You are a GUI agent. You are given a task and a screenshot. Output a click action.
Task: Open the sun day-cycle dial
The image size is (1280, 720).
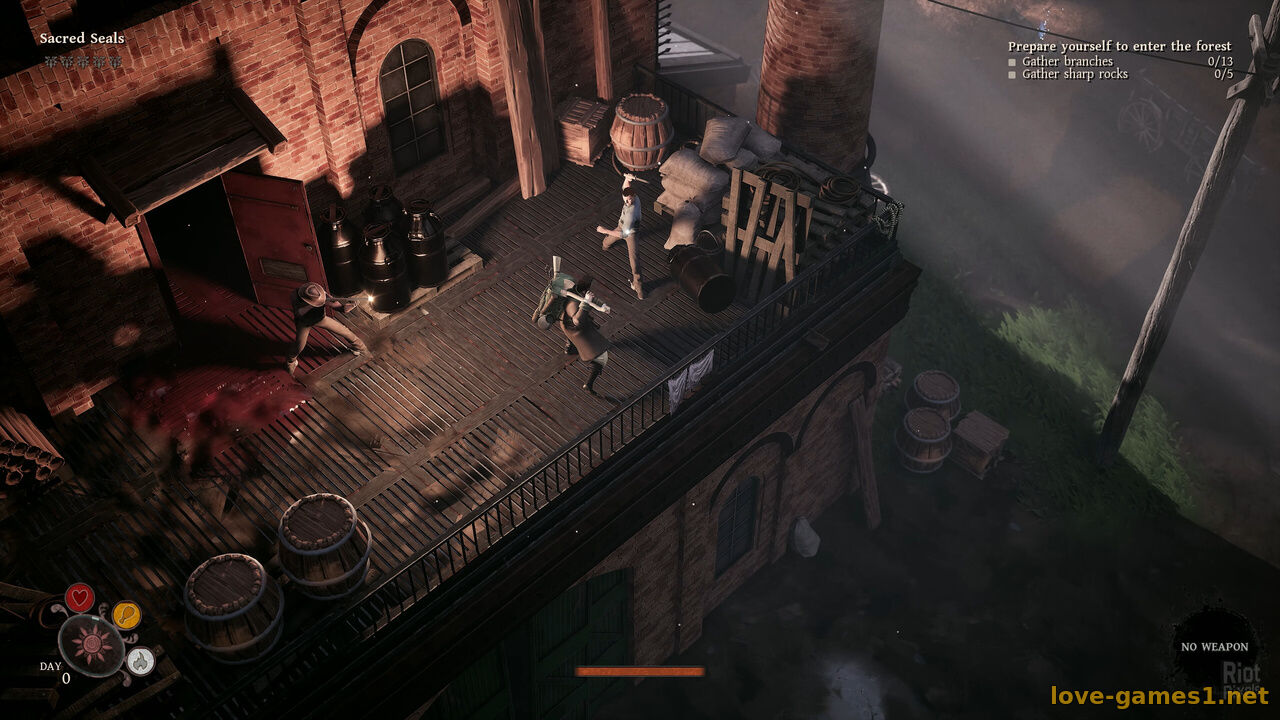pos(91,645)
